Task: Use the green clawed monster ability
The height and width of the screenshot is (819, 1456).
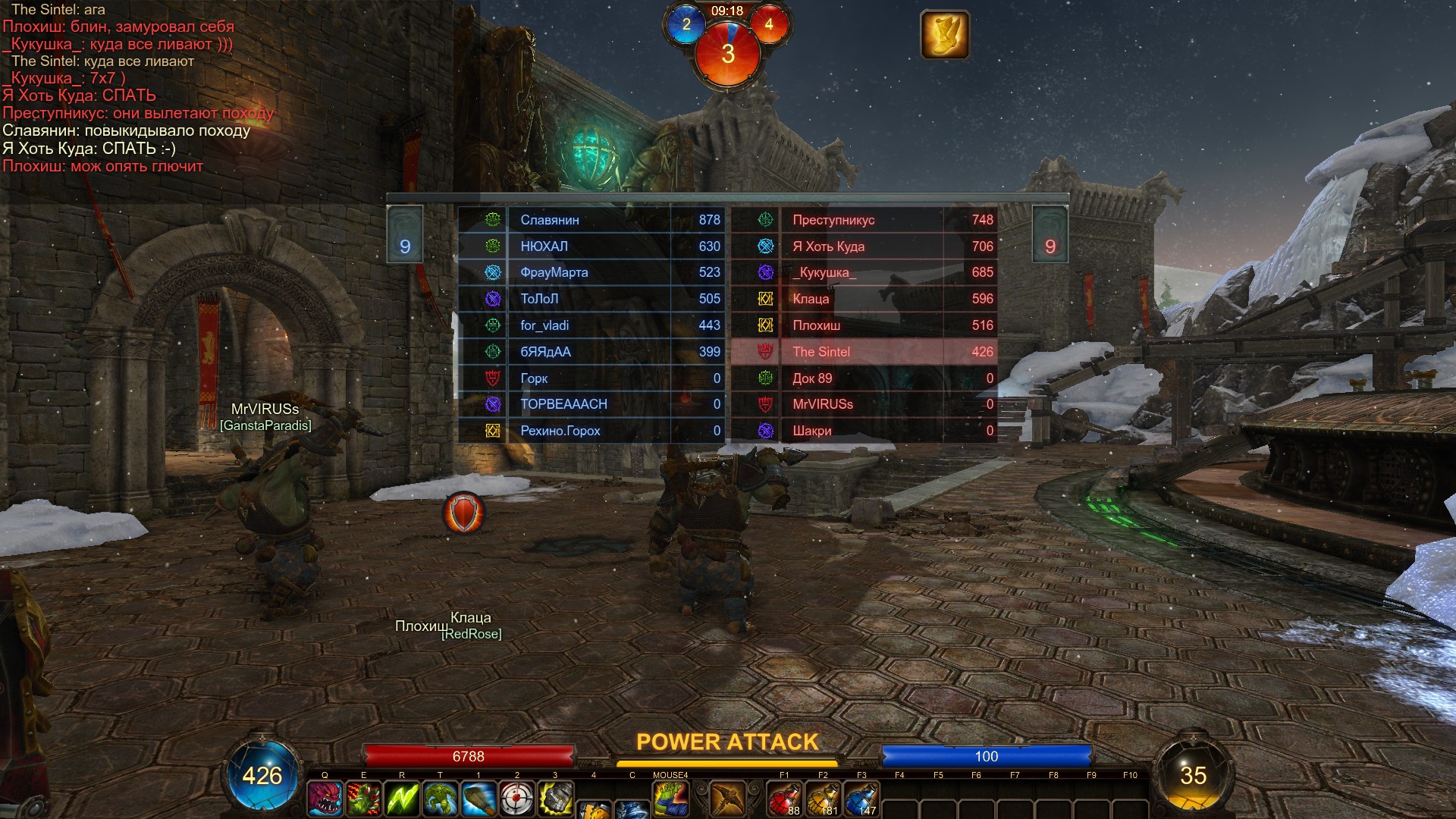Action: point(363,799)
